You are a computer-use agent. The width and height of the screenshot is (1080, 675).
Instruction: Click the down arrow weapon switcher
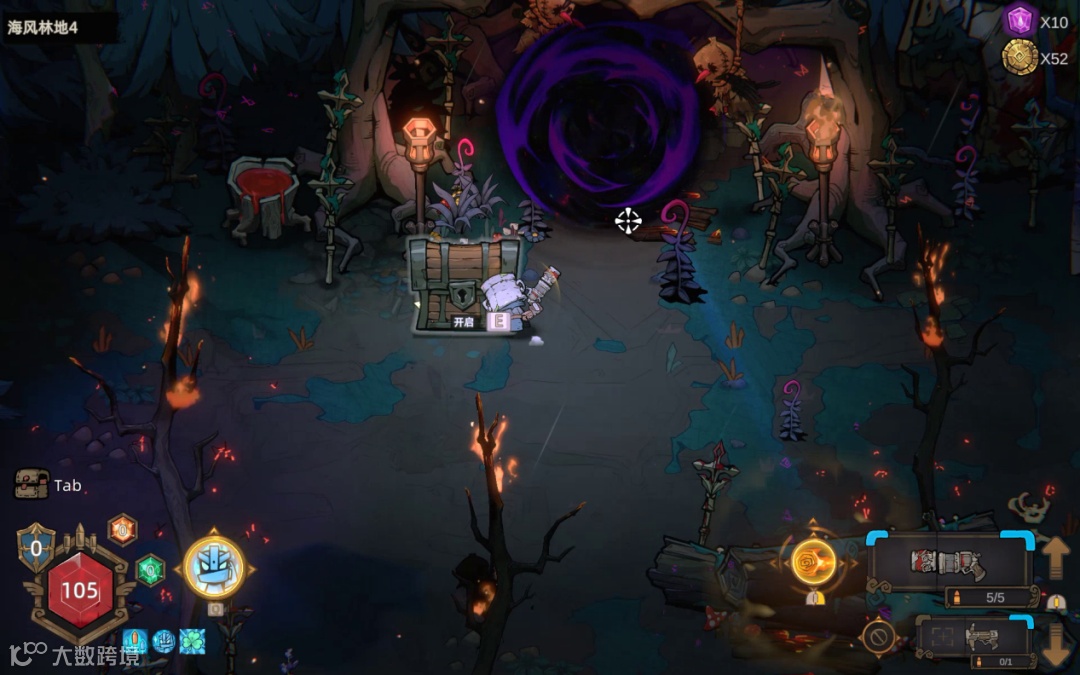click(1056, 641)
